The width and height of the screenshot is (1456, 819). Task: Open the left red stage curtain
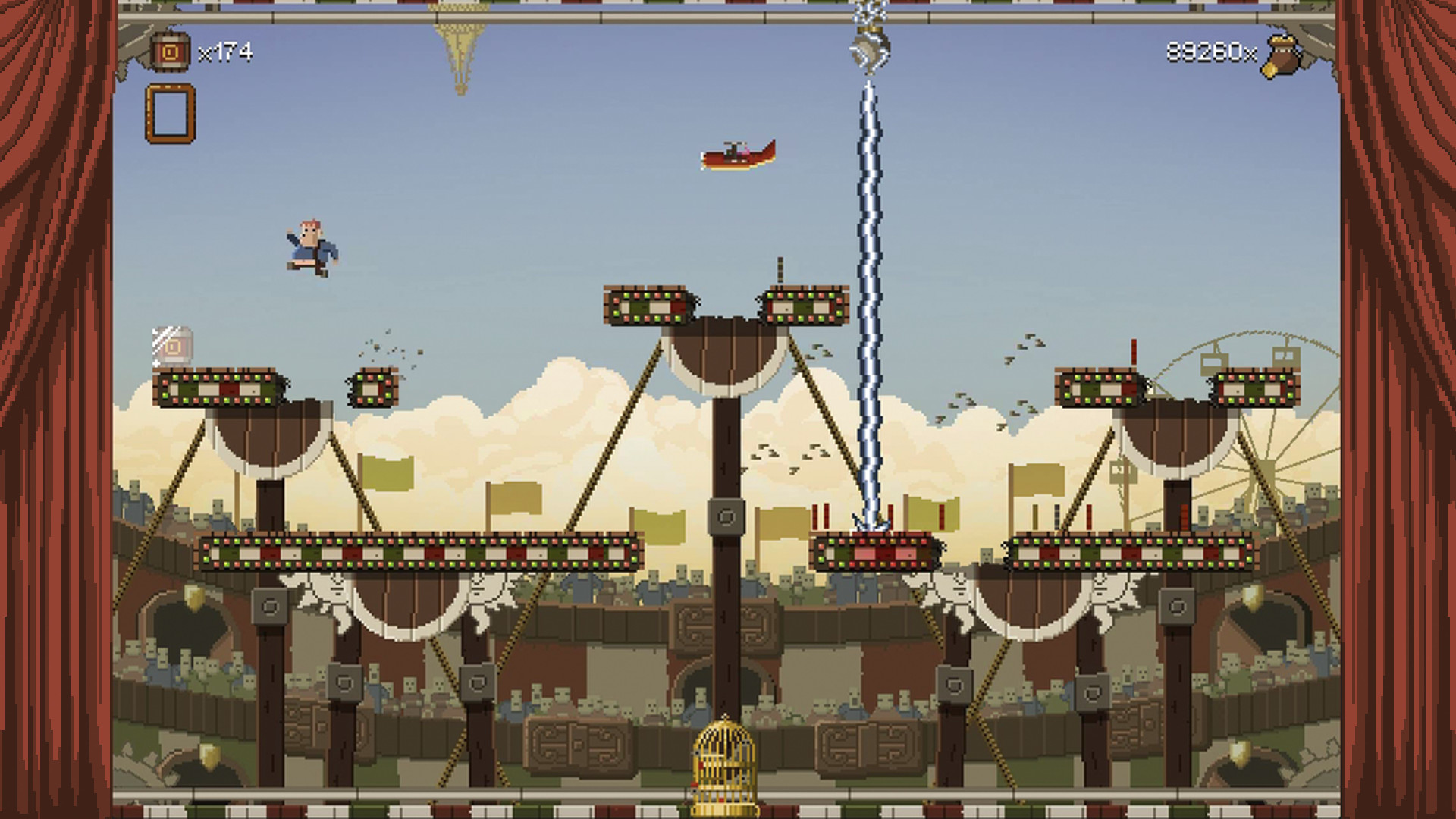(x=53, y=409)
